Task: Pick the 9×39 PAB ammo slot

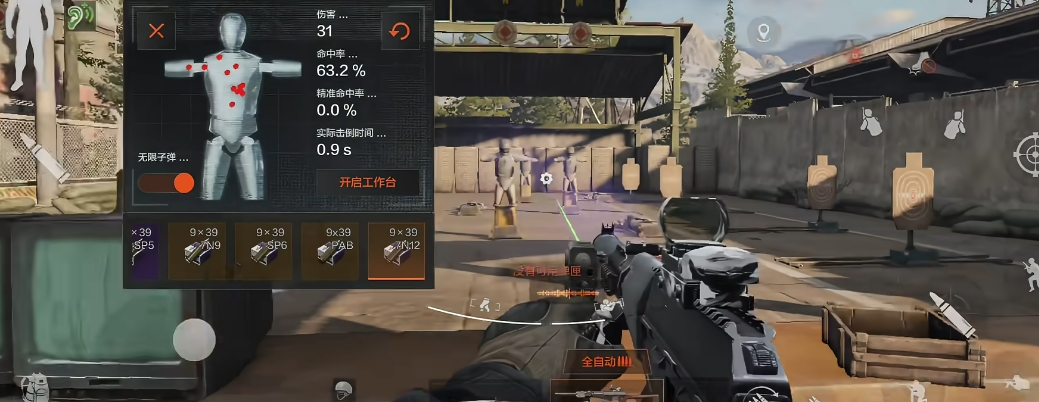Action: pyautogui.click(x=330, y=250)
